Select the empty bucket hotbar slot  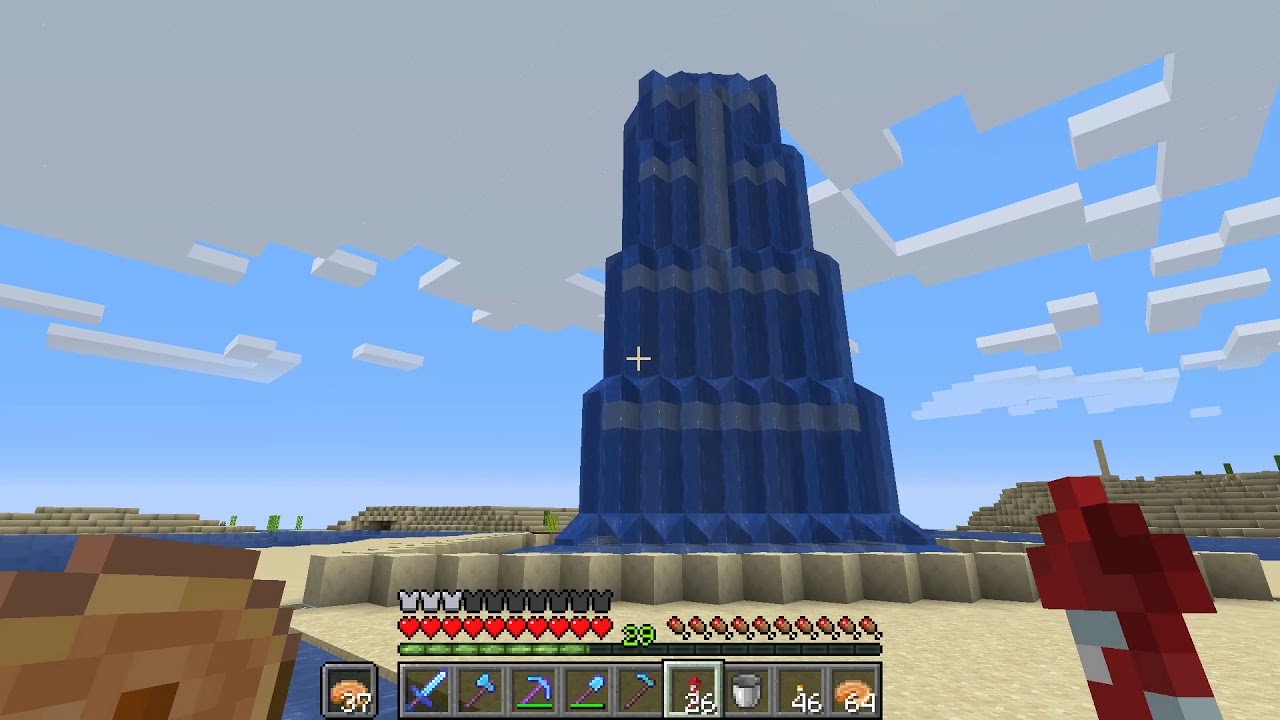click(747, 691)
